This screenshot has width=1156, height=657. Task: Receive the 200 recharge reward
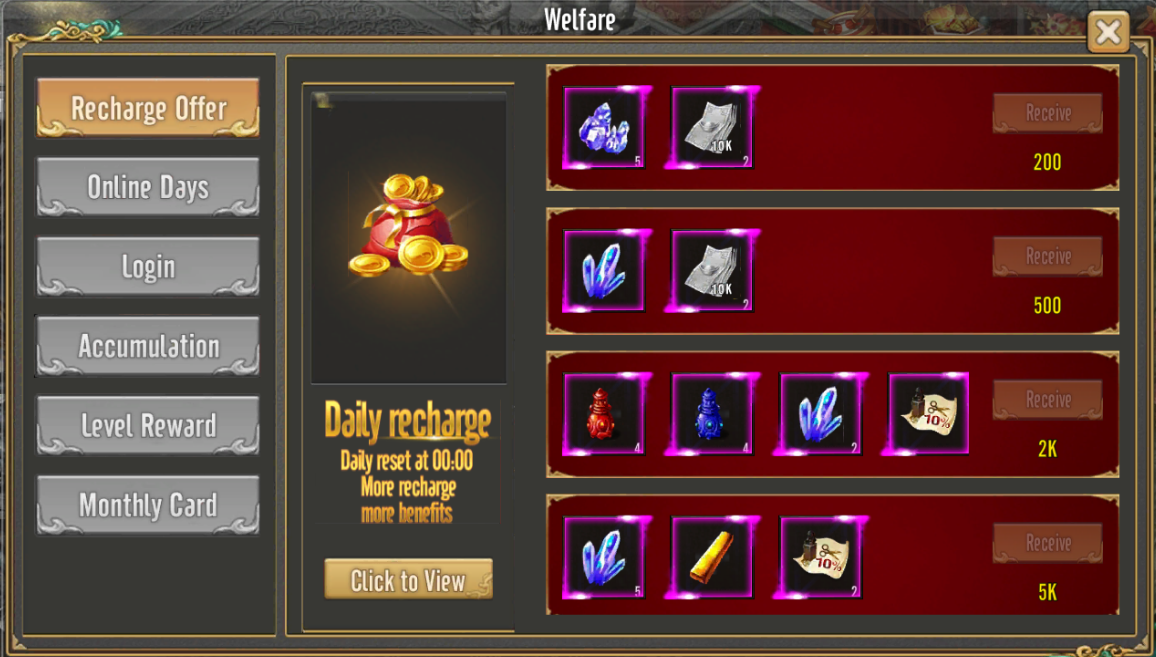click(x=1047, y=113)
